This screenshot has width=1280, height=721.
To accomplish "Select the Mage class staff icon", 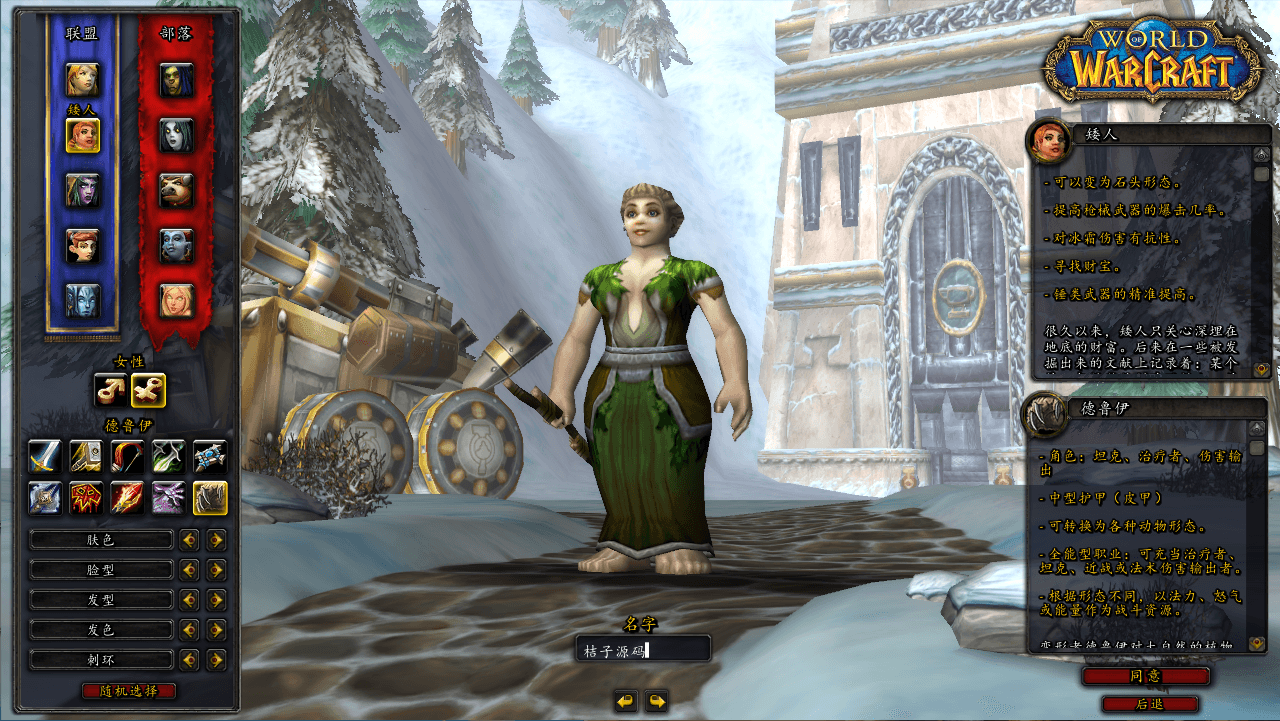I will pos(127,497).
